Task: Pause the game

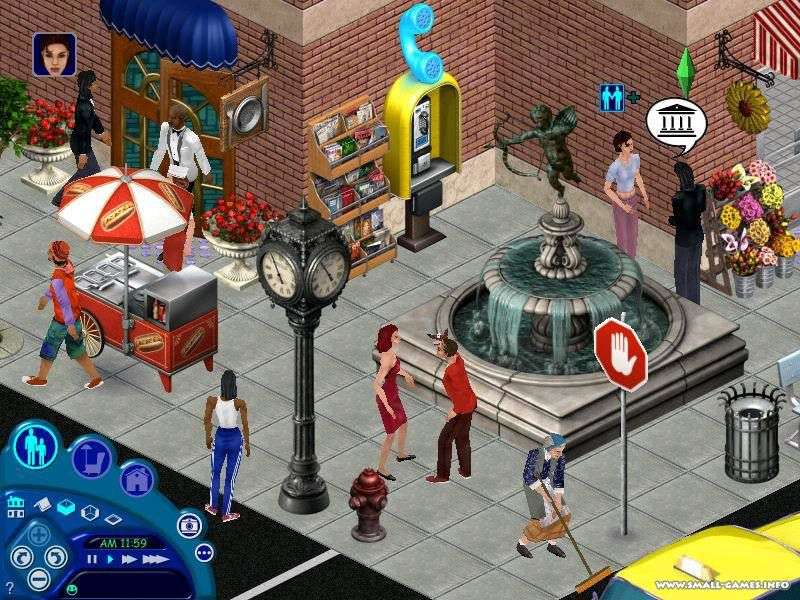Action: click(92, 559)
